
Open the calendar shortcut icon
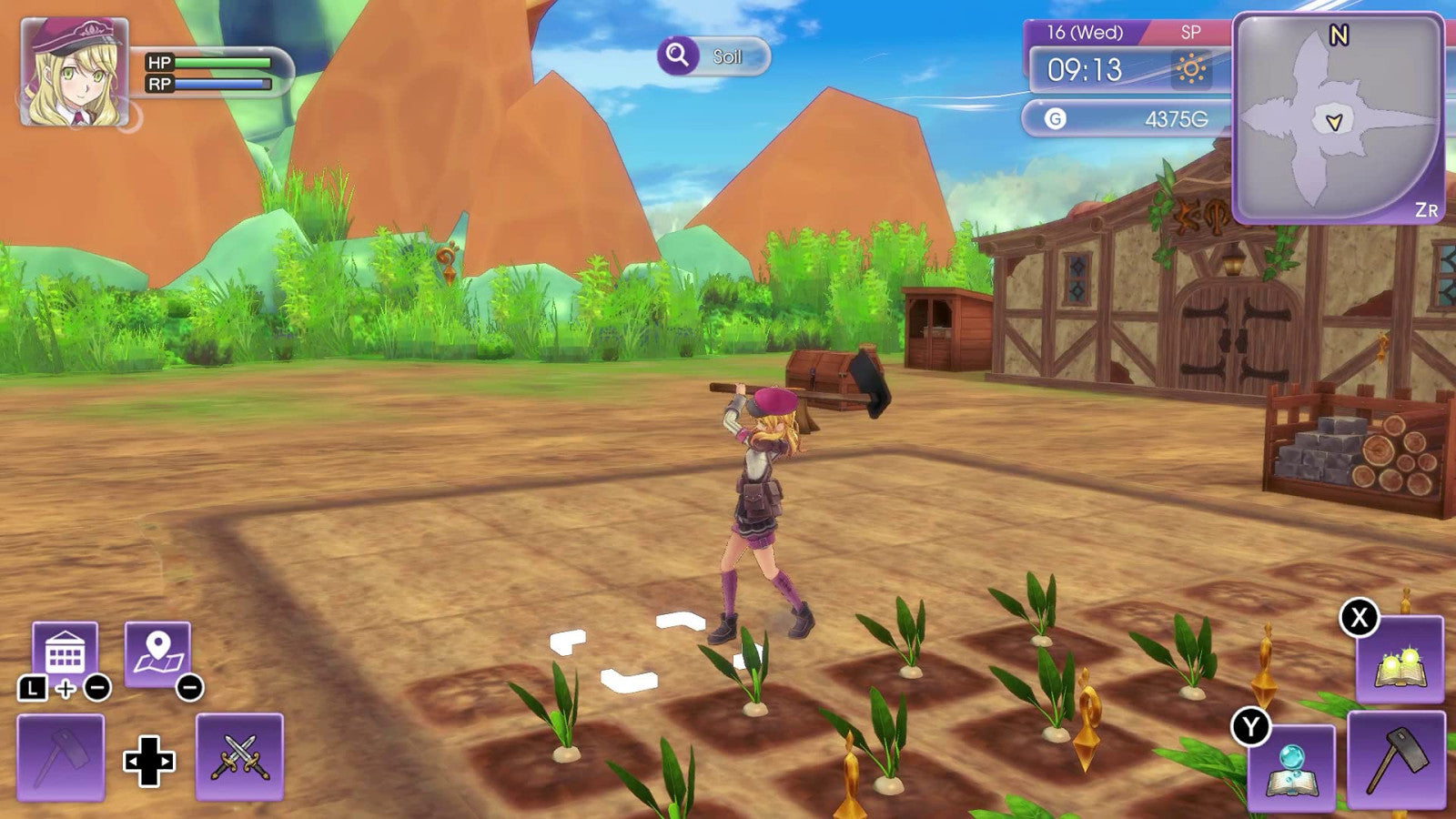pyautogui.click(x=65, y=652)
